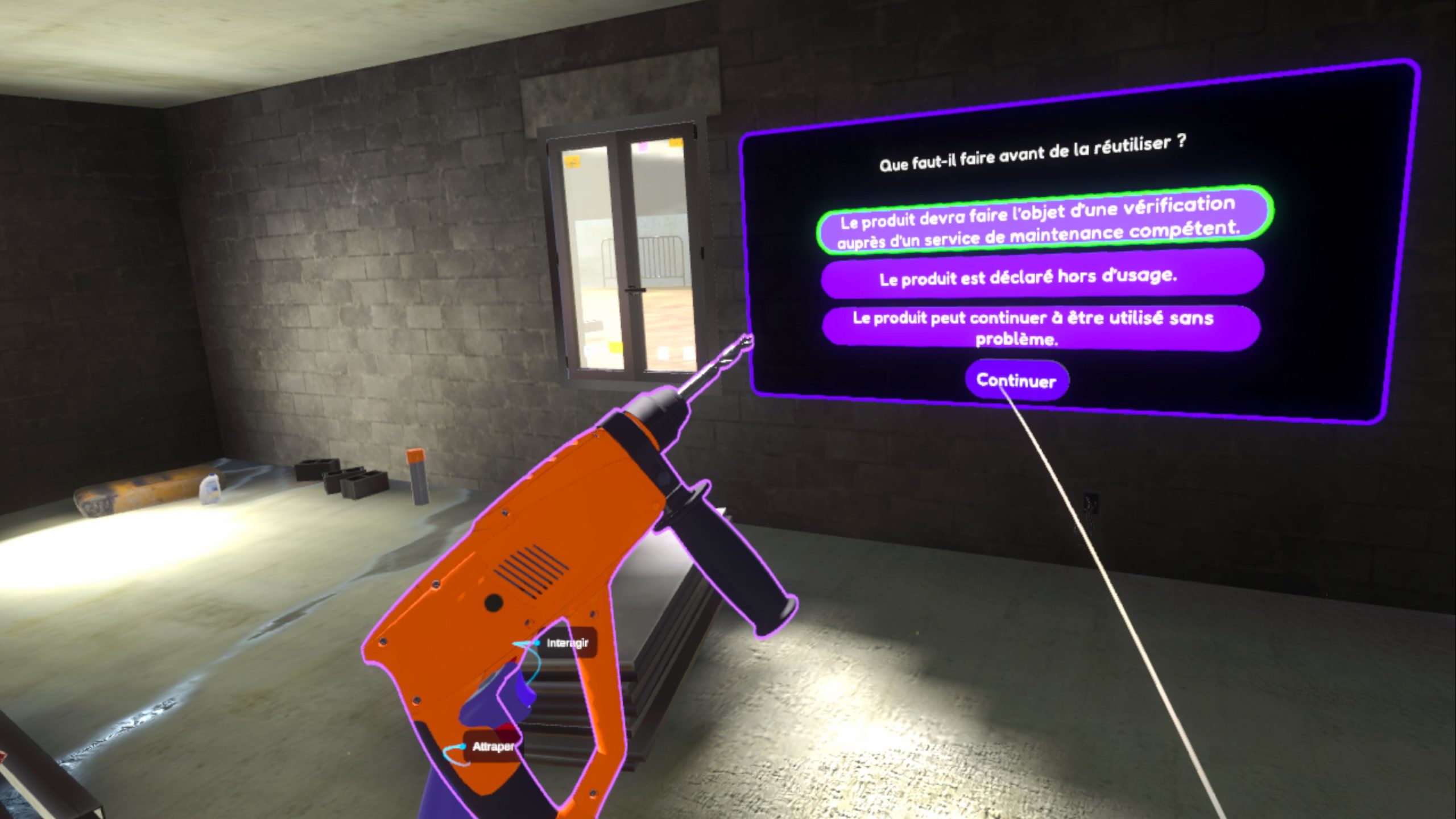Select the maintenance service verification answer

pos(1044,222)
